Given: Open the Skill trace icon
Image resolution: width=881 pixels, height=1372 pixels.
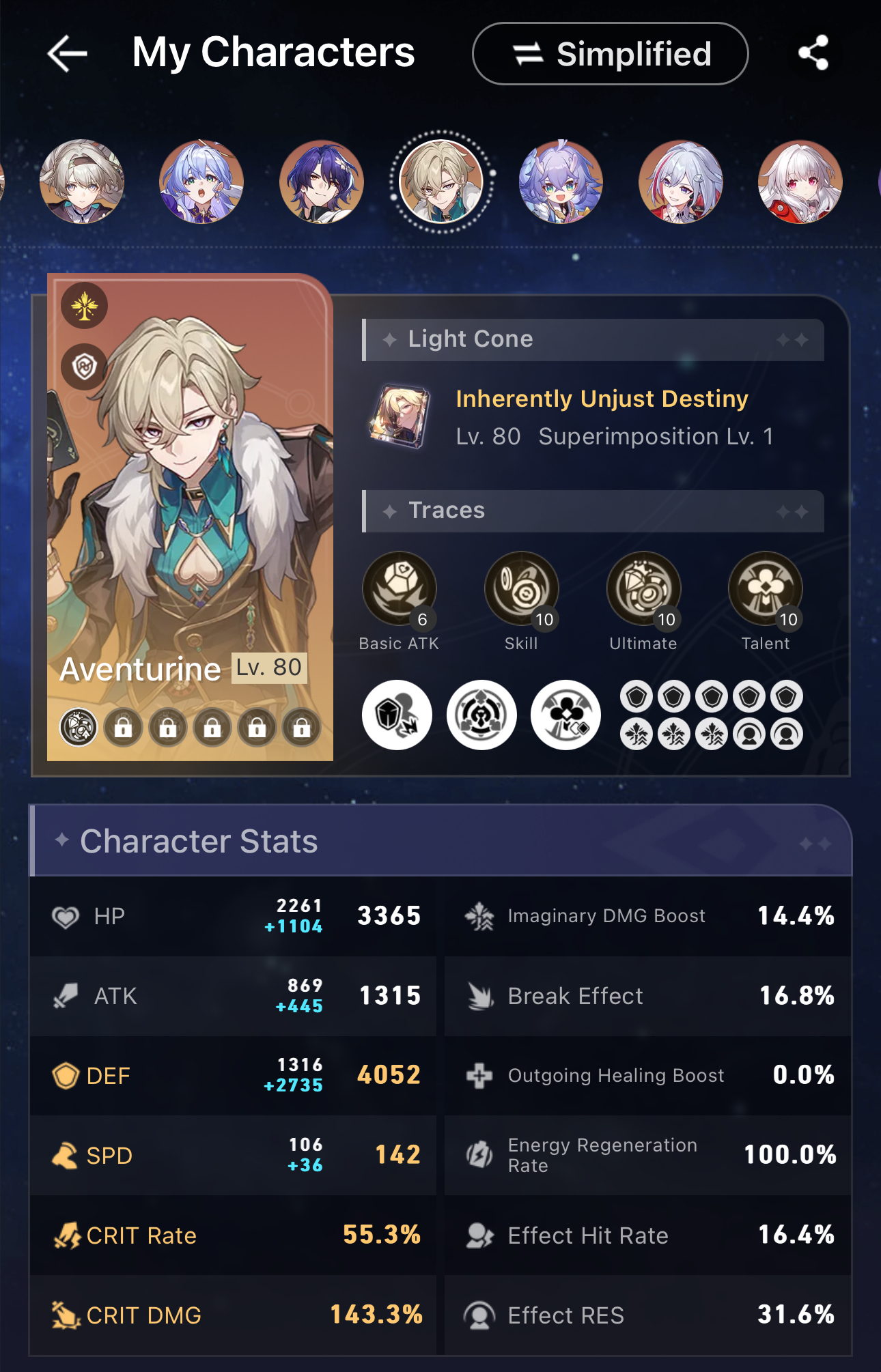Looking at the screenshot, I should (x=521, y=587).
